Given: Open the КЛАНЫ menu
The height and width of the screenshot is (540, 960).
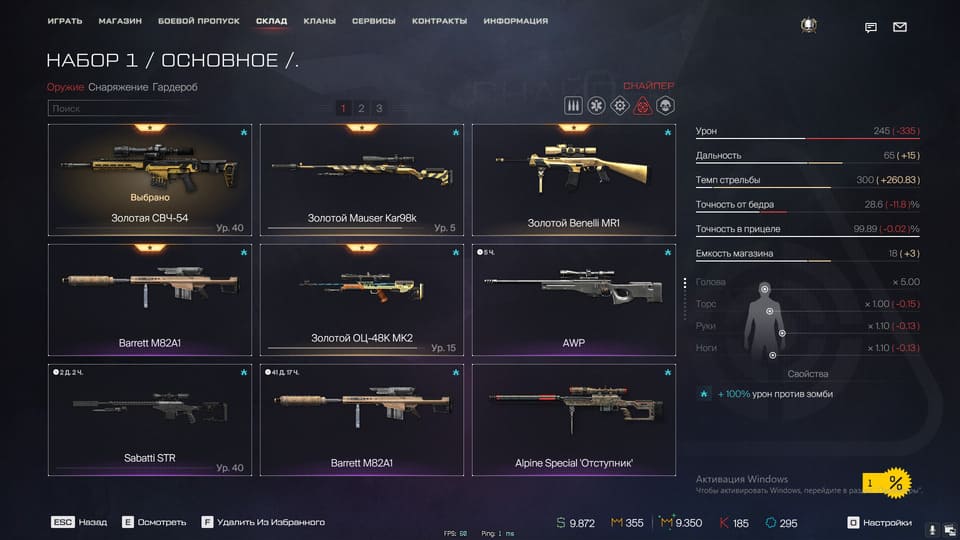Looking at the screenshot, I should coord(319,21).
